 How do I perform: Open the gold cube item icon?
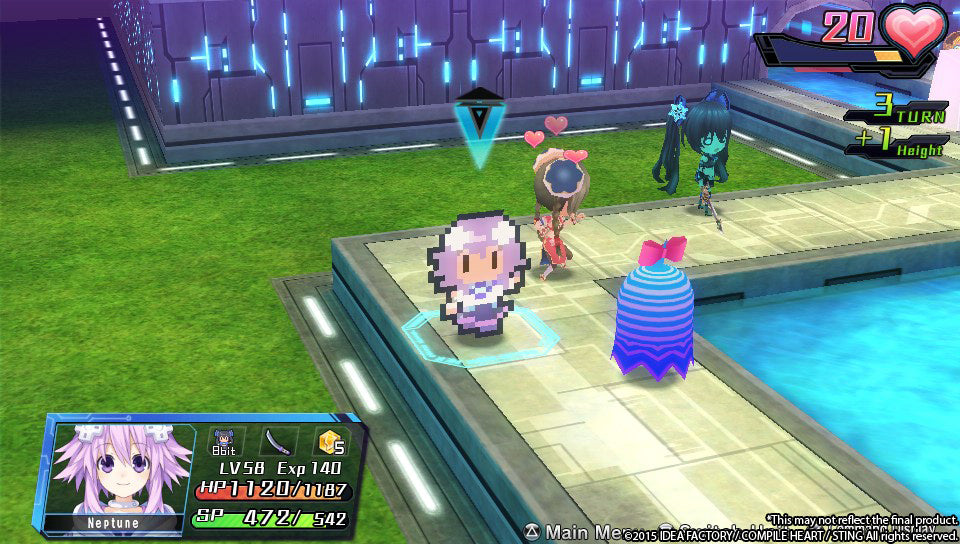coord(331,441)
